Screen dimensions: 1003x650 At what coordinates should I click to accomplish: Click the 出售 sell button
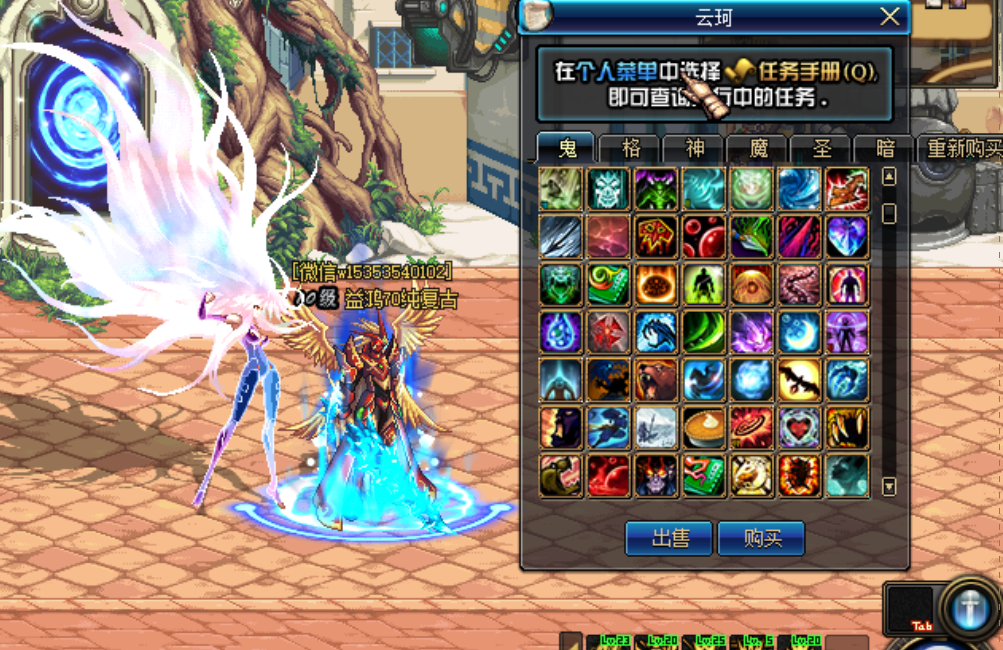coord(669,539)
